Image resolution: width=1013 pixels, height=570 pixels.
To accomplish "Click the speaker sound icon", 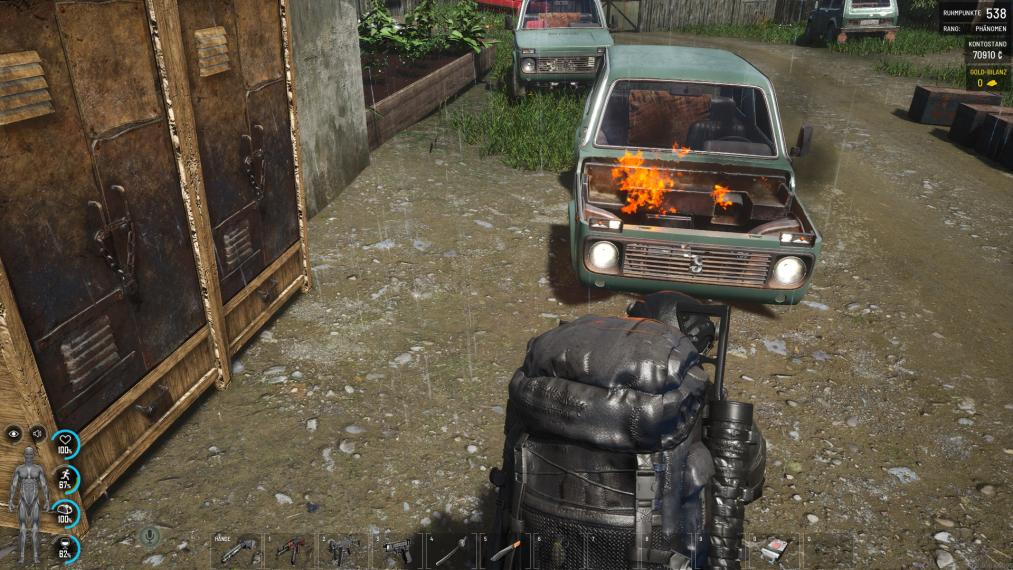I will coord(37,433).
